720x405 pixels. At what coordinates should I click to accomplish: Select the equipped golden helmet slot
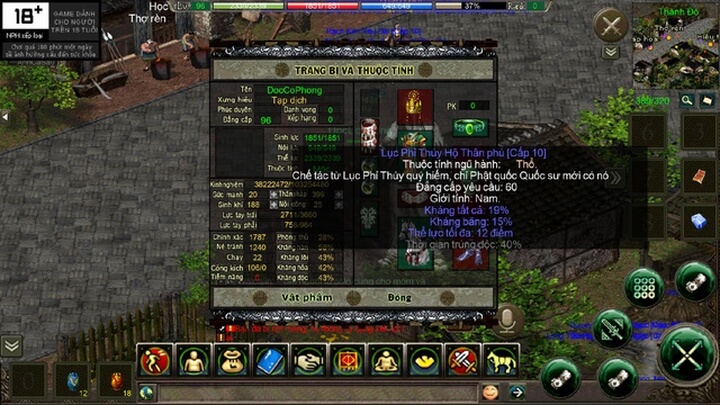(x=412, y=103)
